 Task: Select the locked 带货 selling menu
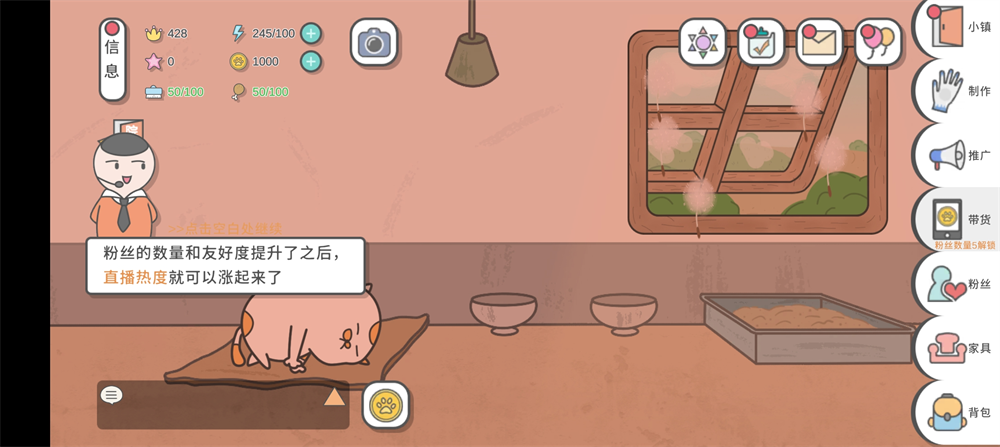click(960, 219)
